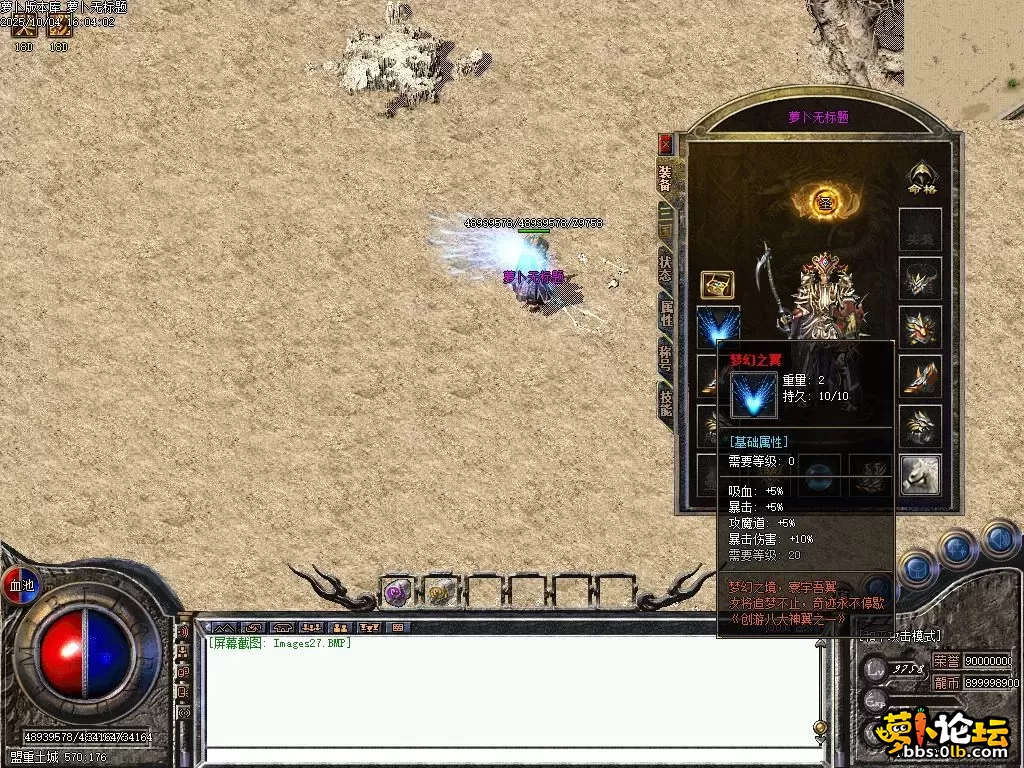
Task: Close the character equipment panel
Action: 666,144
